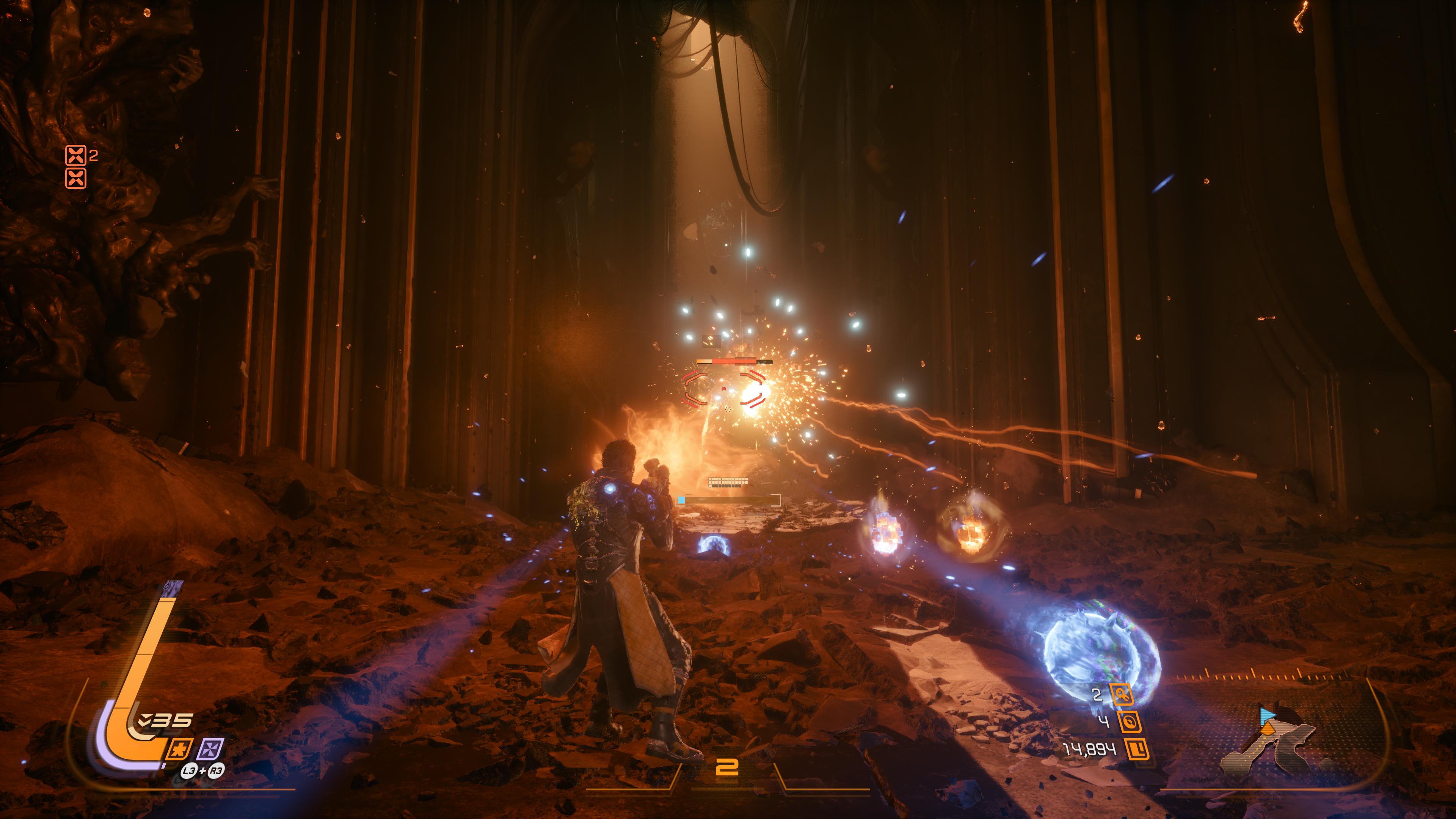This screenshot has height=819, width=1456.
Task: Select the blue flag marker on minimap
Action: tap(1267, 715)
